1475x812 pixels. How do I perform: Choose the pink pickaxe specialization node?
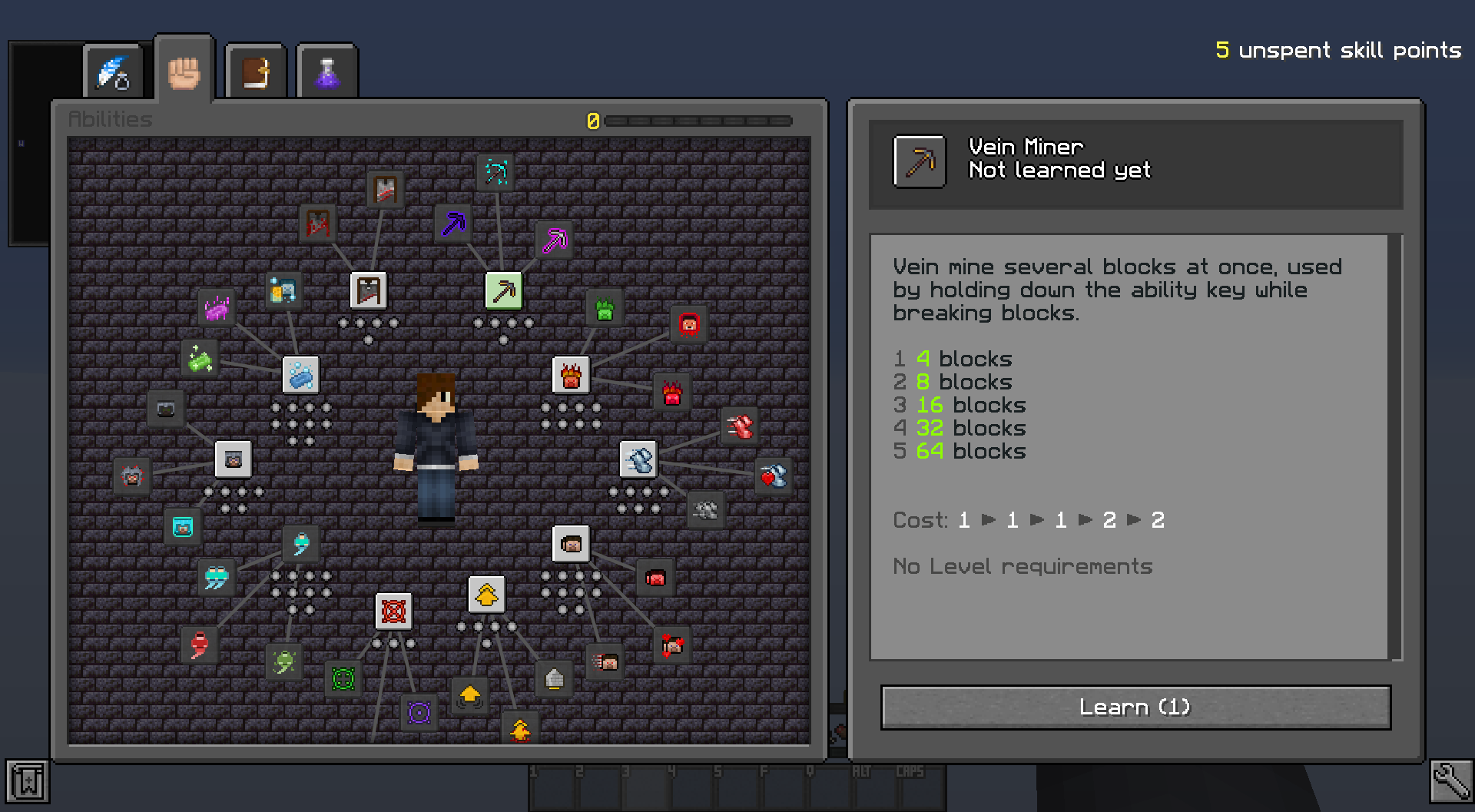point(555,240)
